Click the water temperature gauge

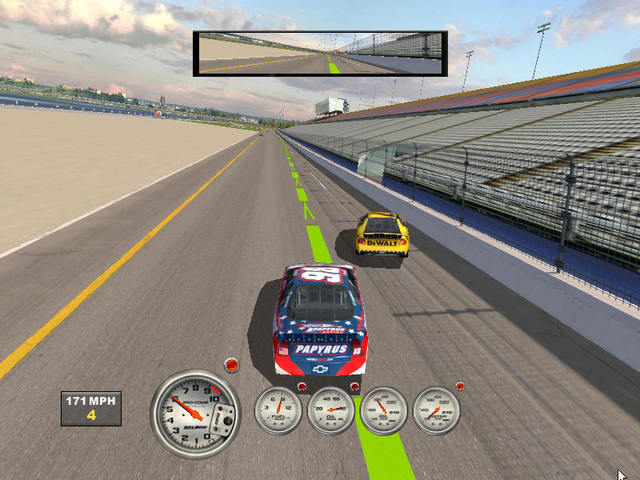point(436,410)
